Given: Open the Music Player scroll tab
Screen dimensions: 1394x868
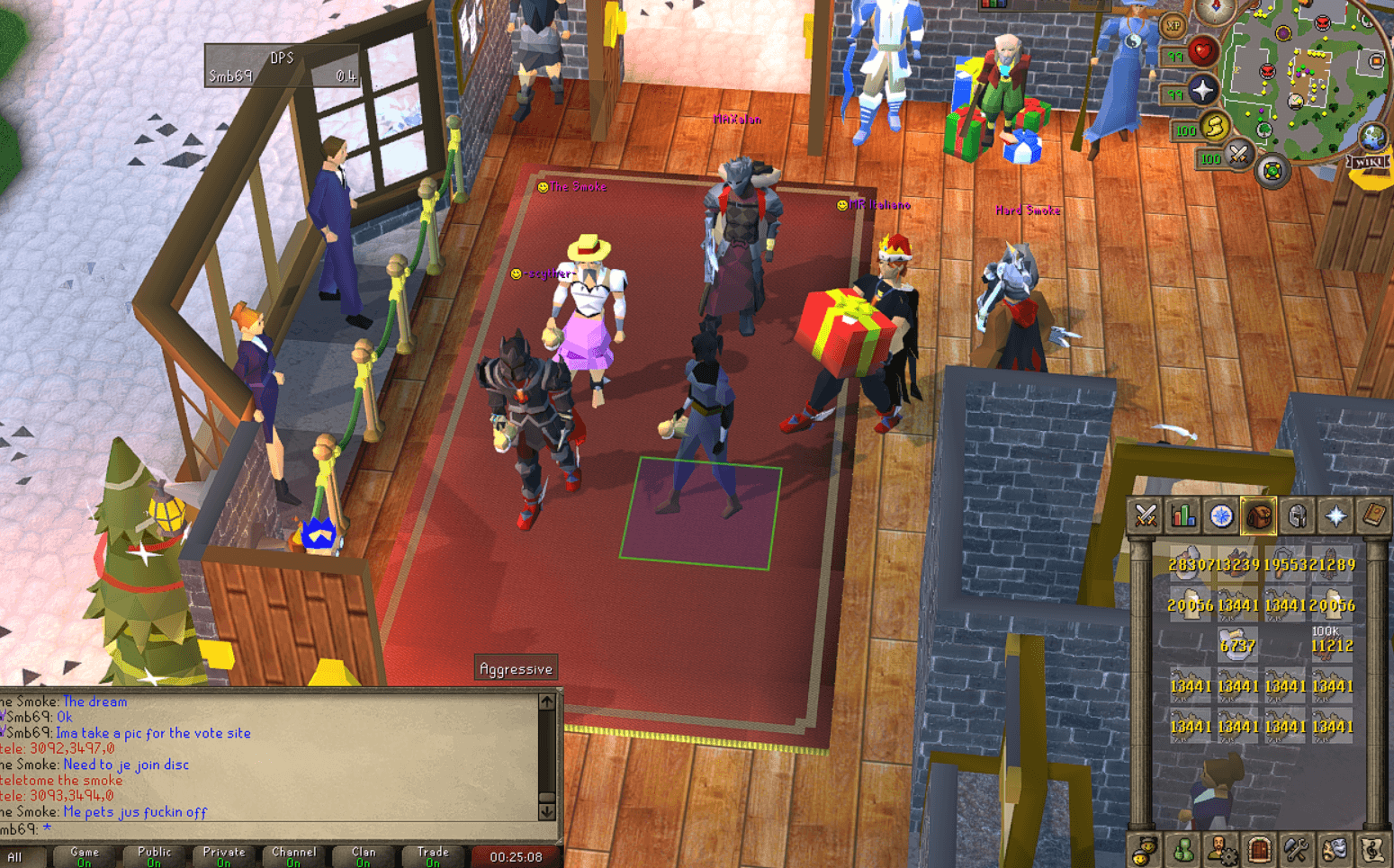Looking at the screenshot, I should [1372, 849].
